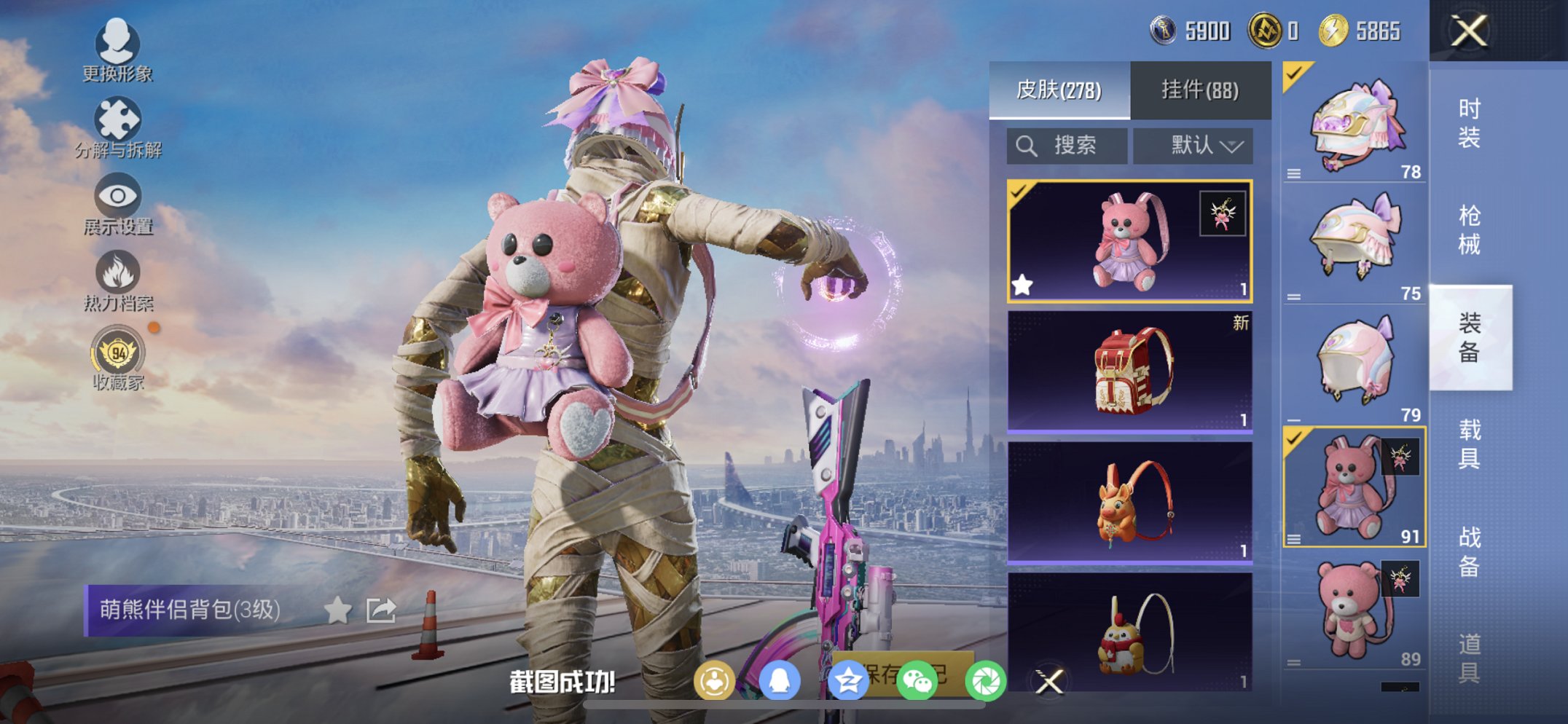Open the 载具 vehicles category
This screenshot has height=724, width=1568.
[x=1469, y=444]
